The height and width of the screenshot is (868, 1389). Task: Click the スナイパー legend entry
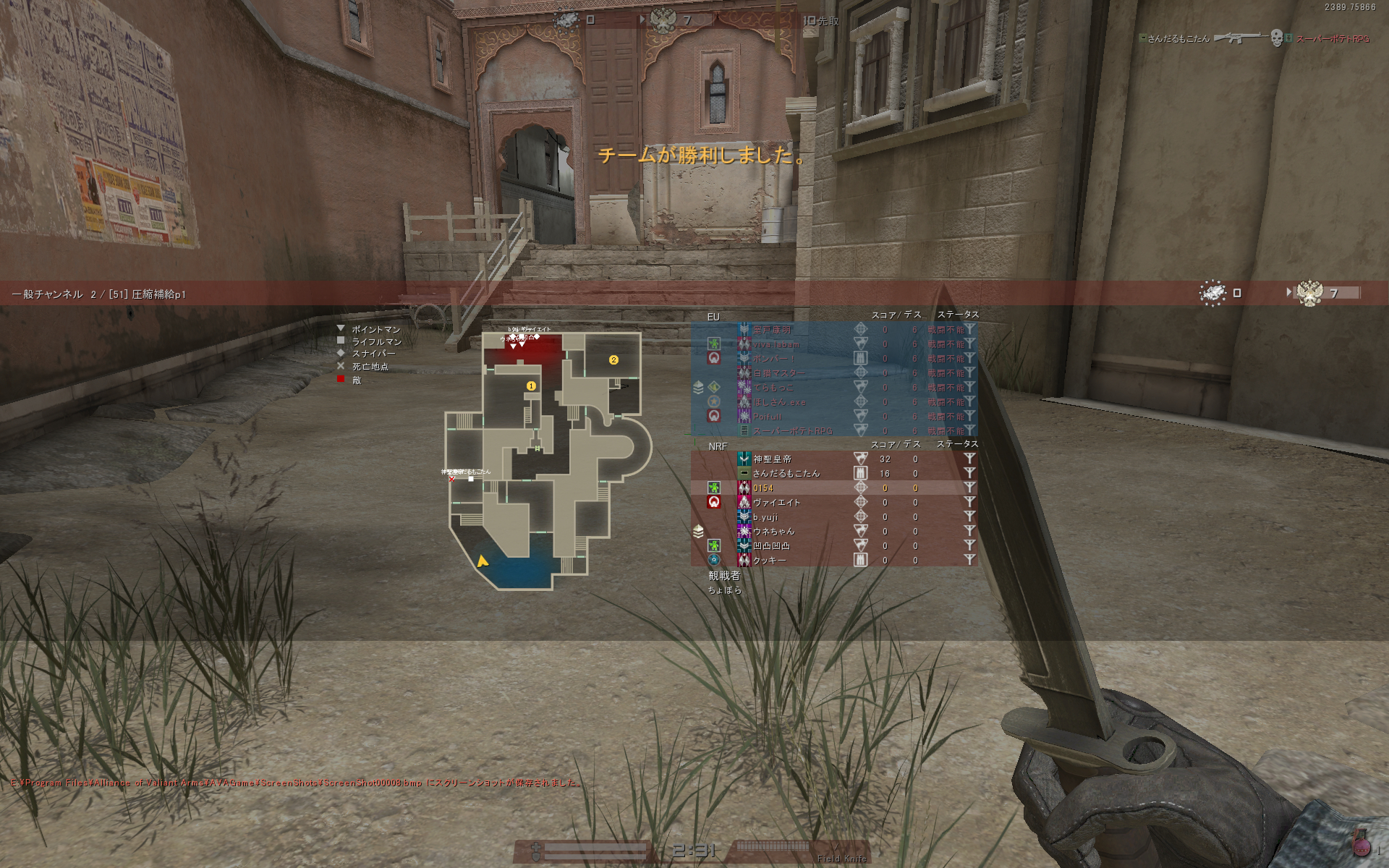pyautogui.click(x=373, y=354)
